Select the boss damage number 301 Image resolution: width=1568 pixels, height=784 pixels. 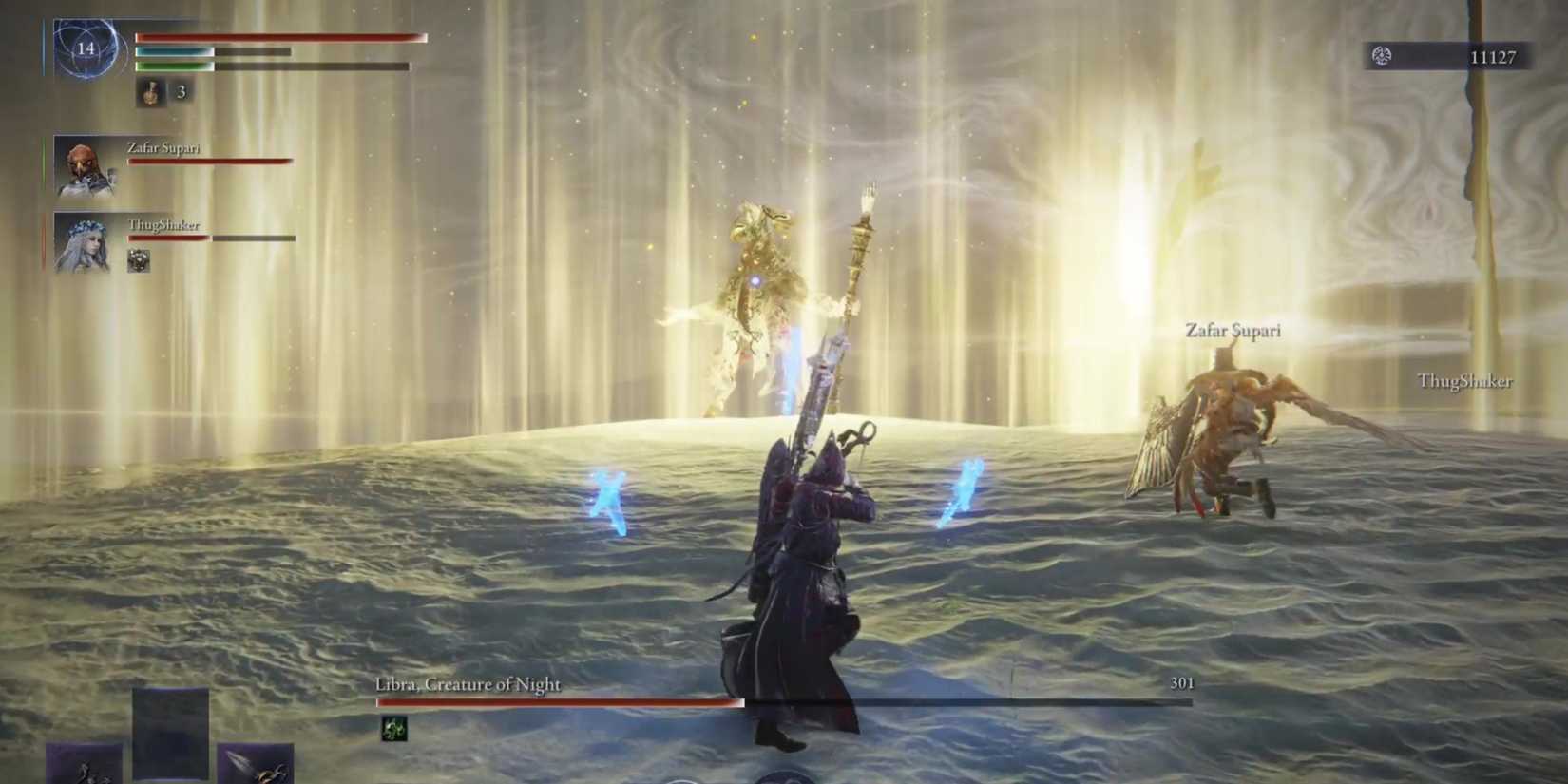pos(1181,681)
